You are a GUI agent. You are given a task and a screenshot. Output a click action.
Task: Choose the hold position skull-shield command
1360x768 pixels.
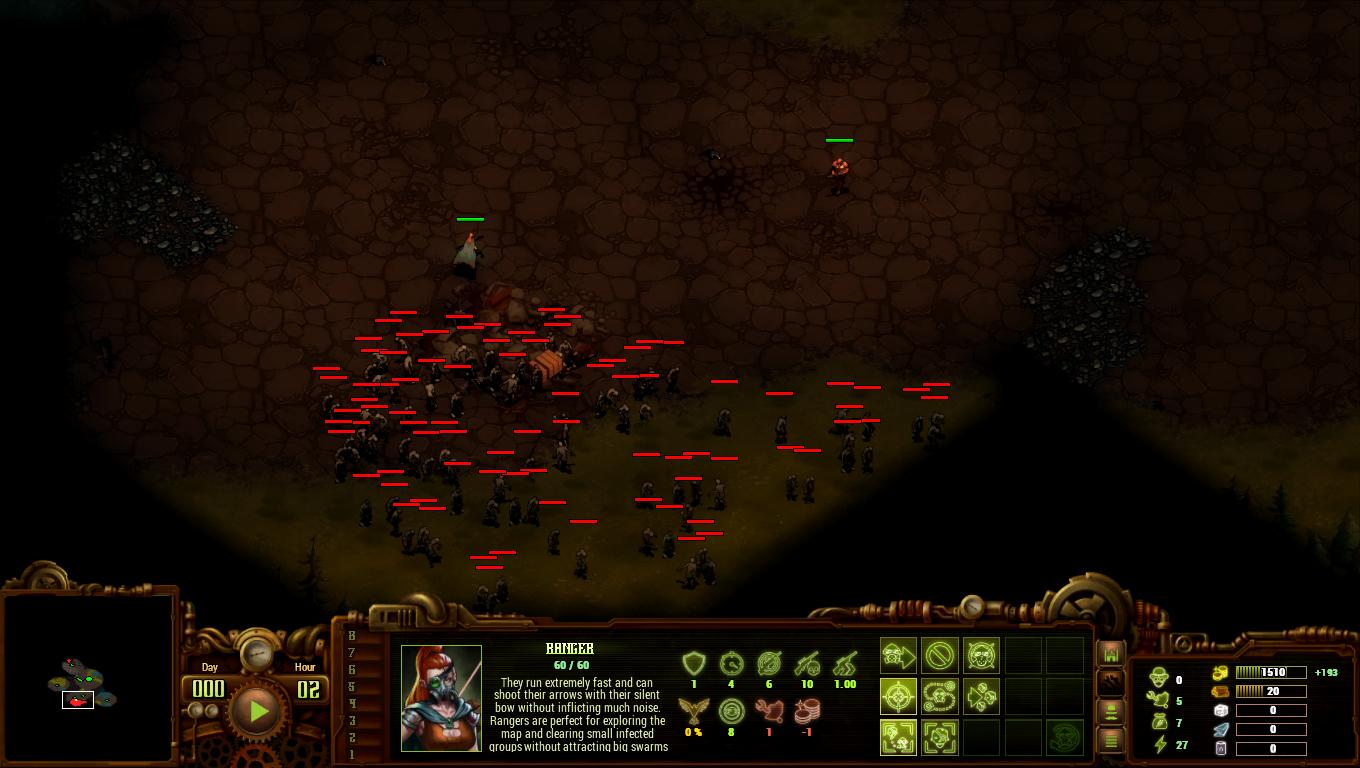pyautogui.click(x=982, y=656)
